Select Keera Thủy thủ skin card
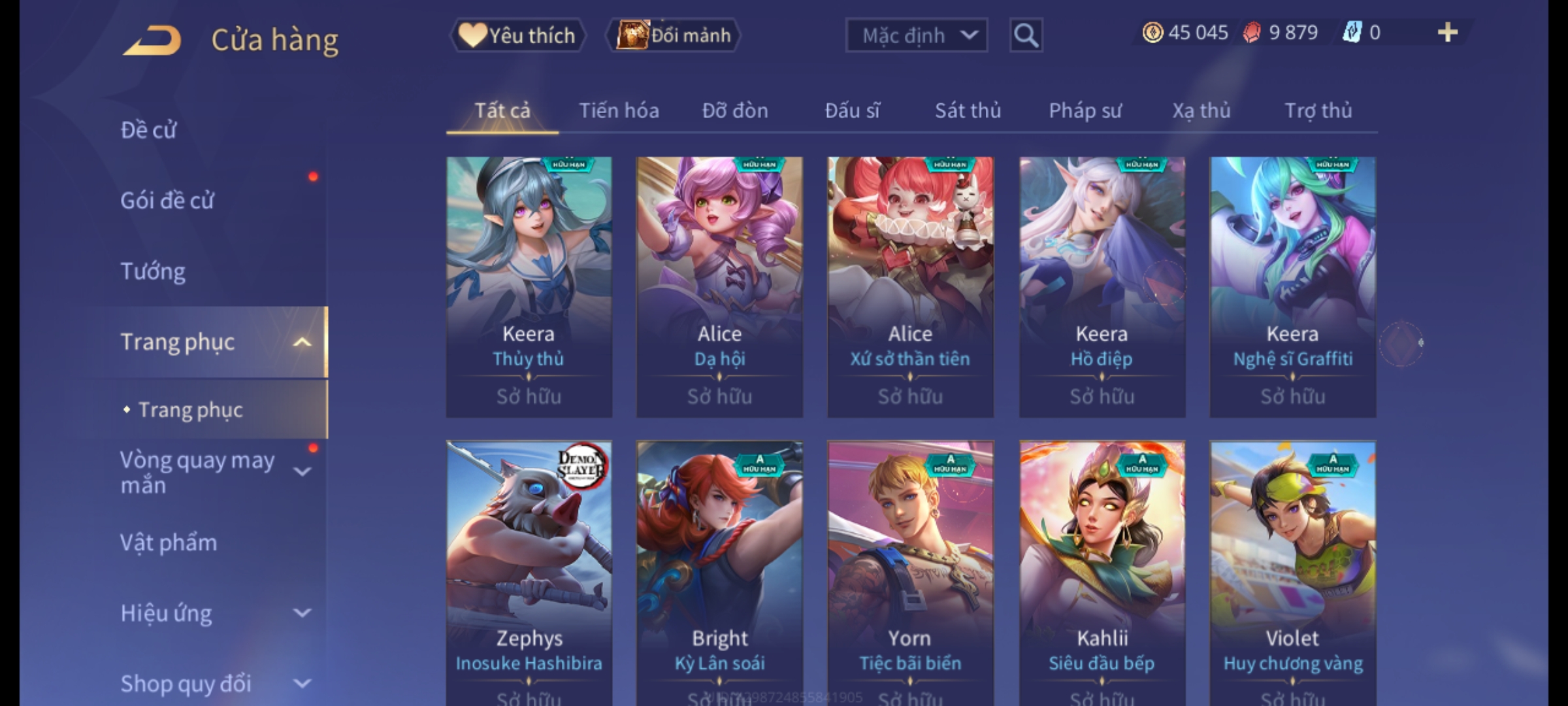Screen dimensions: 1568x706 coord(529,286)
